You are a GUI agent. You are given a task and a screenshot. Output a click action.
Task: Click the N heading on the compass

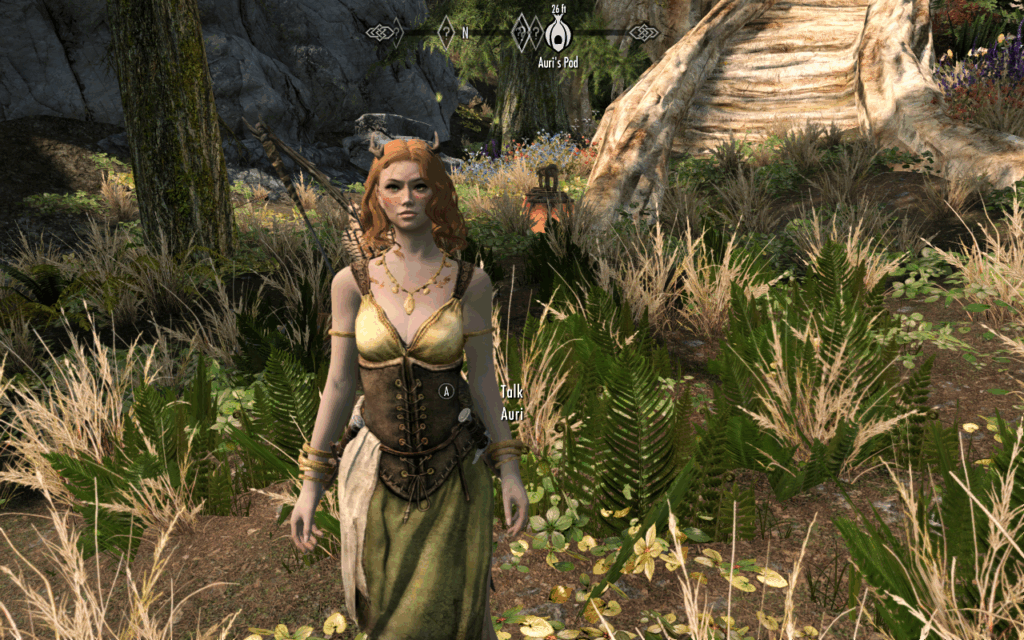pos(465,33)
